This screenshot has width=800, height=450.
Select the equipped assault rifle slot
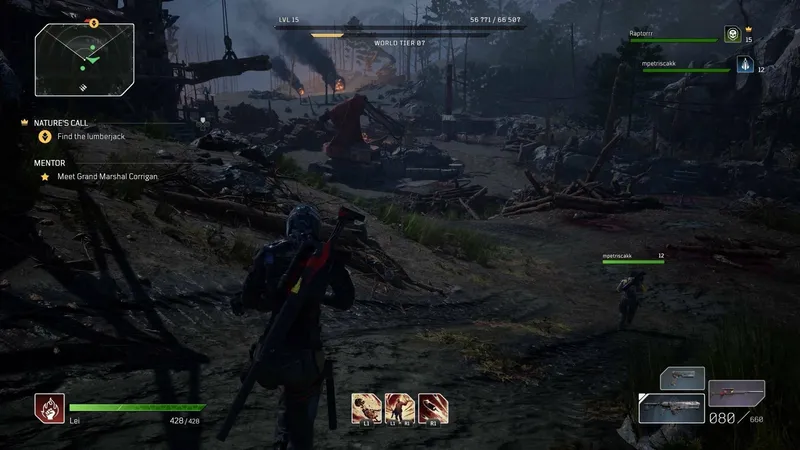point(671,408)
